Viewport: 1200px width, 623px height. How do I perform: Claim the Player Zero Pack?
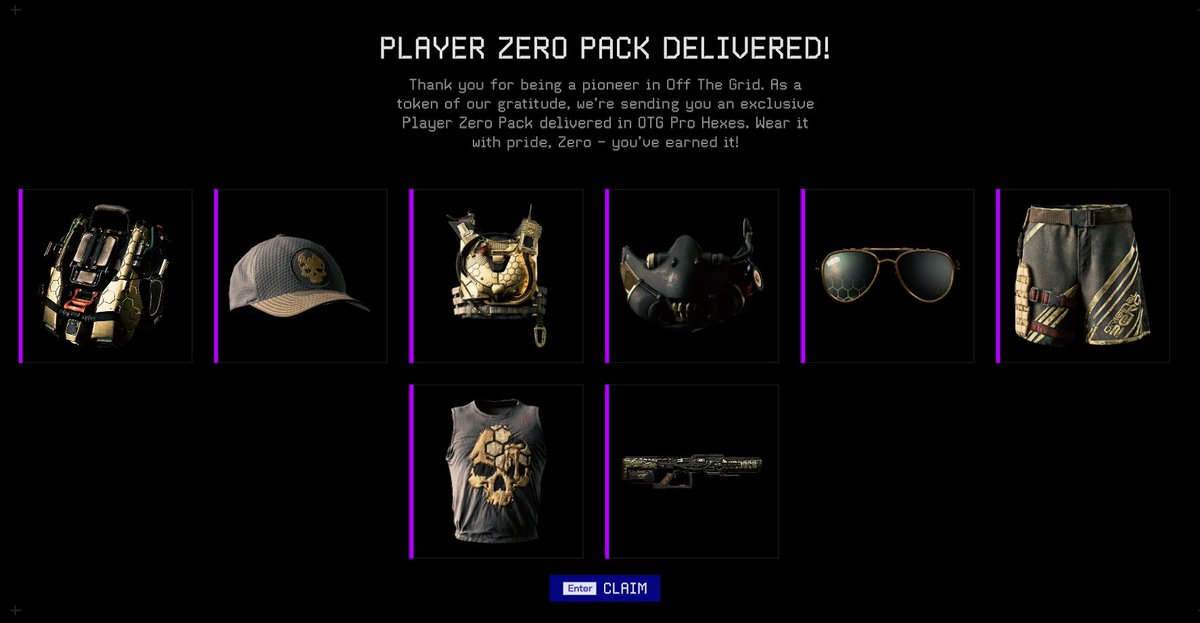[605, 589]
